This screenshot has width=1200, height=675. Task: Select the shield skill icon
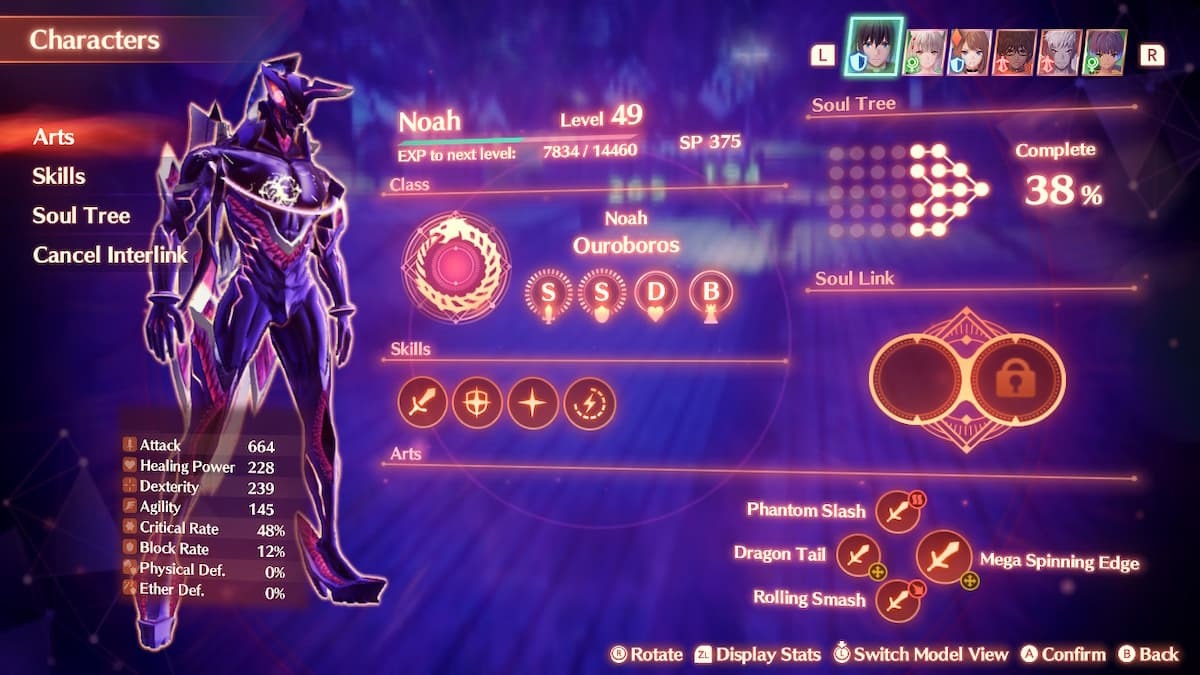coord(477,402)
